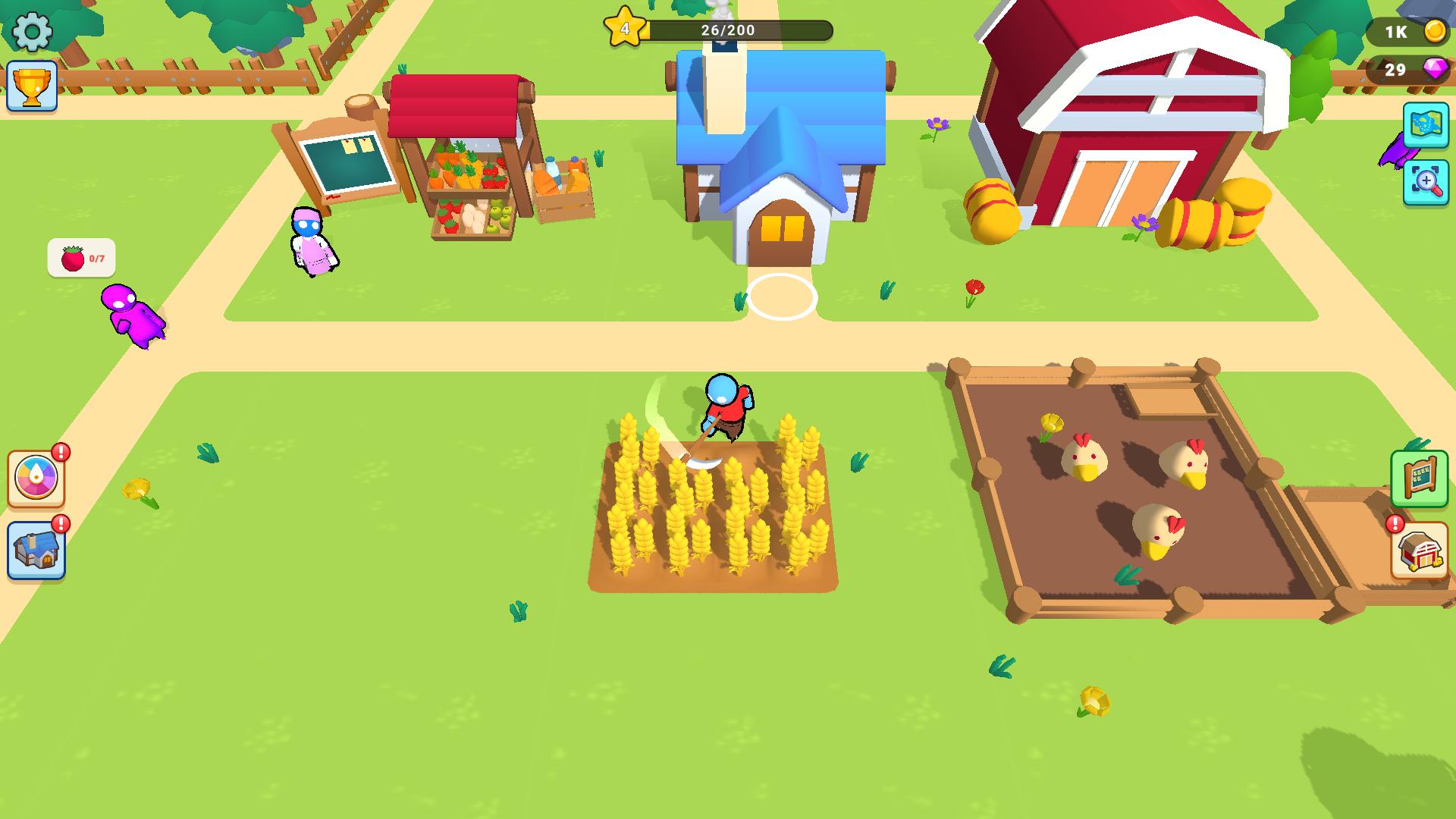Open the building construction menu

click(x=36, y=551)
